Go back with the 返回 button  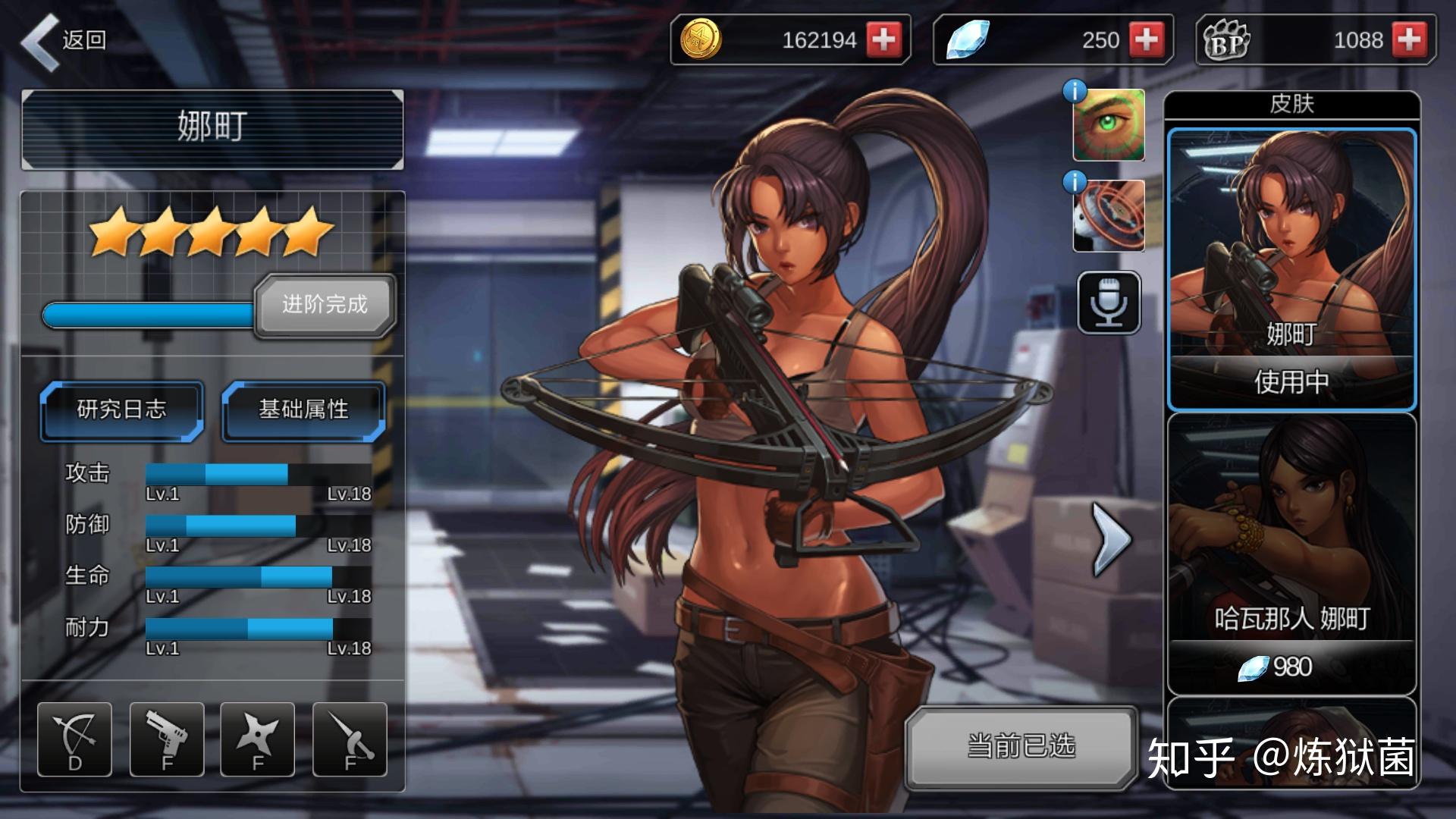click(64, 41)
